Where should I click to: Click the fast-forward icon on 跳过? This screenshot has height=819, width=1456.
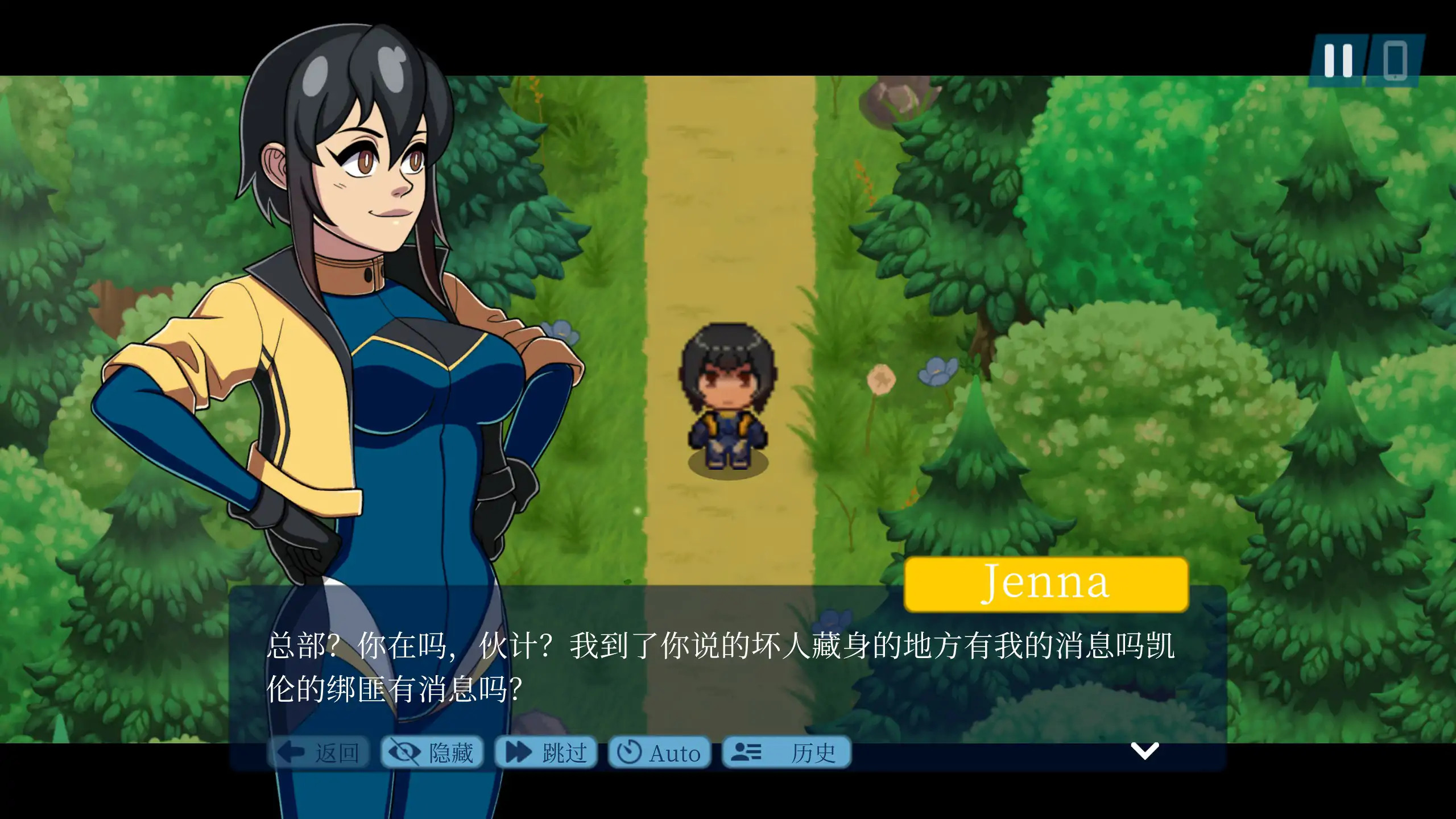point(518,752)
